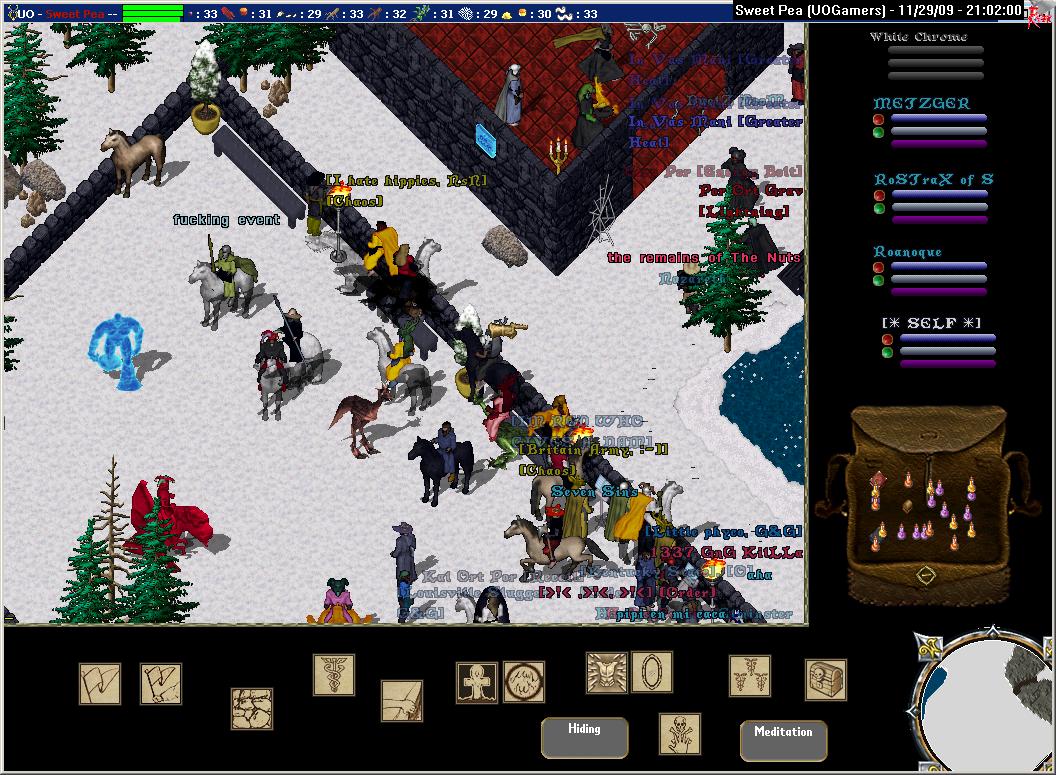Use the Meditation skill button
Image resolution: width=1056 pixels, height=775 pixels.
point(783,740)
